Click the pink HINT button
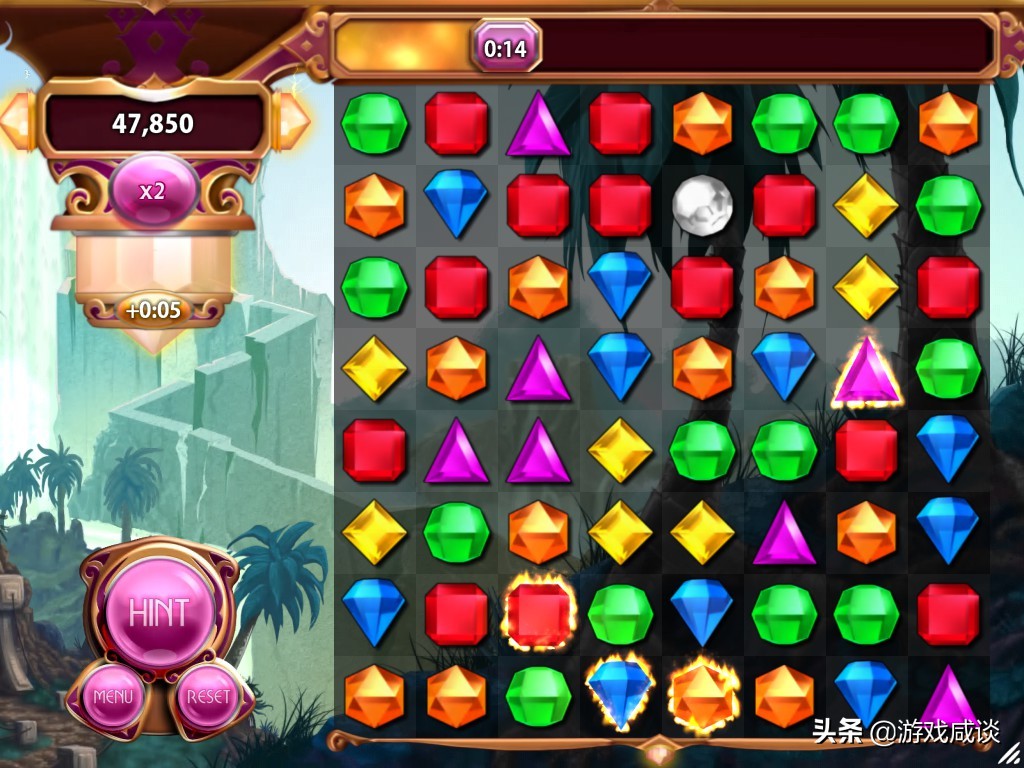This screenshot has width=1024, height=768. (x=158, y=609)
